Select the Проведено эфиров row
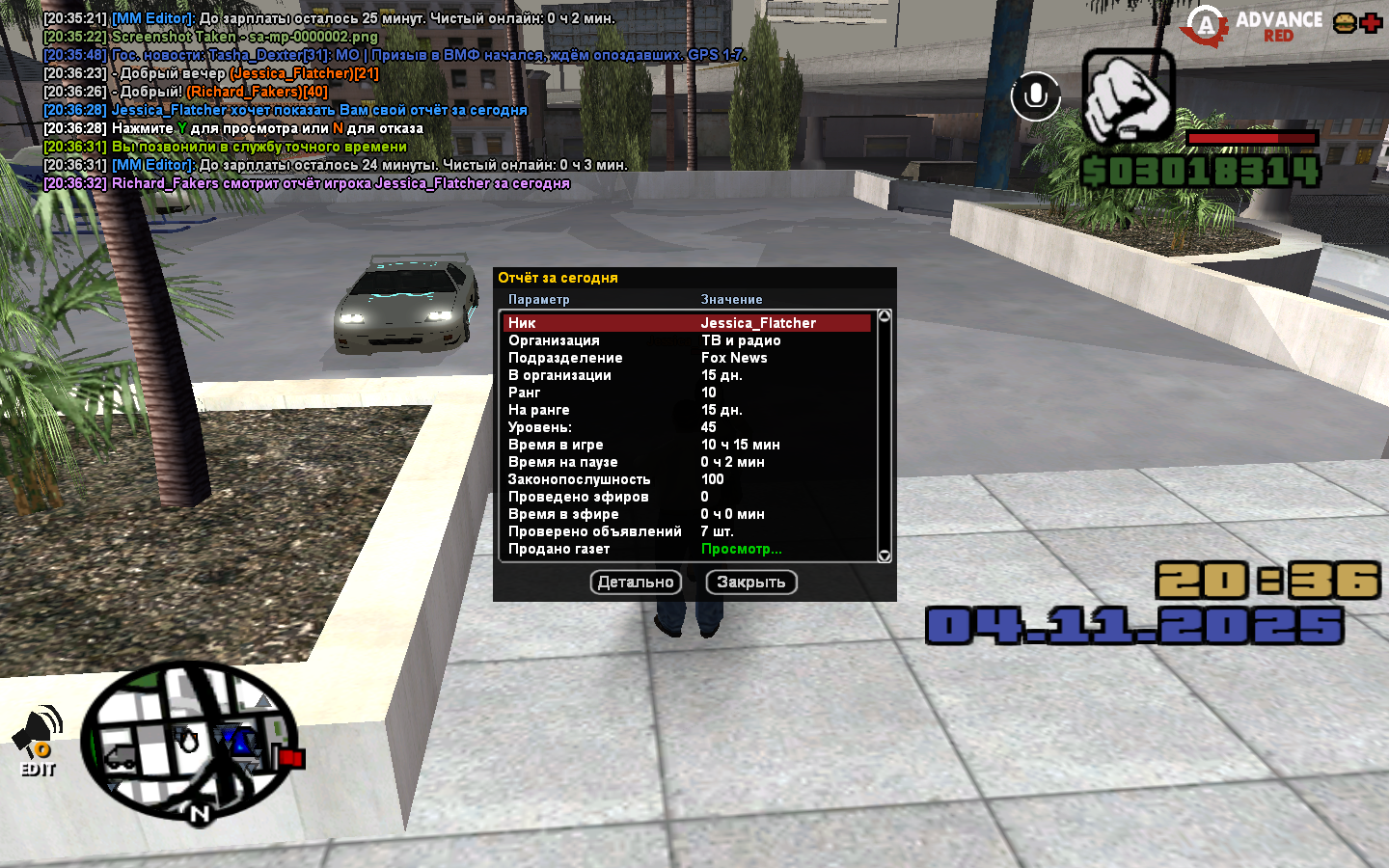Image resolution: width=1389 pixels, height=868 pixels. click(x=687, y=497)
